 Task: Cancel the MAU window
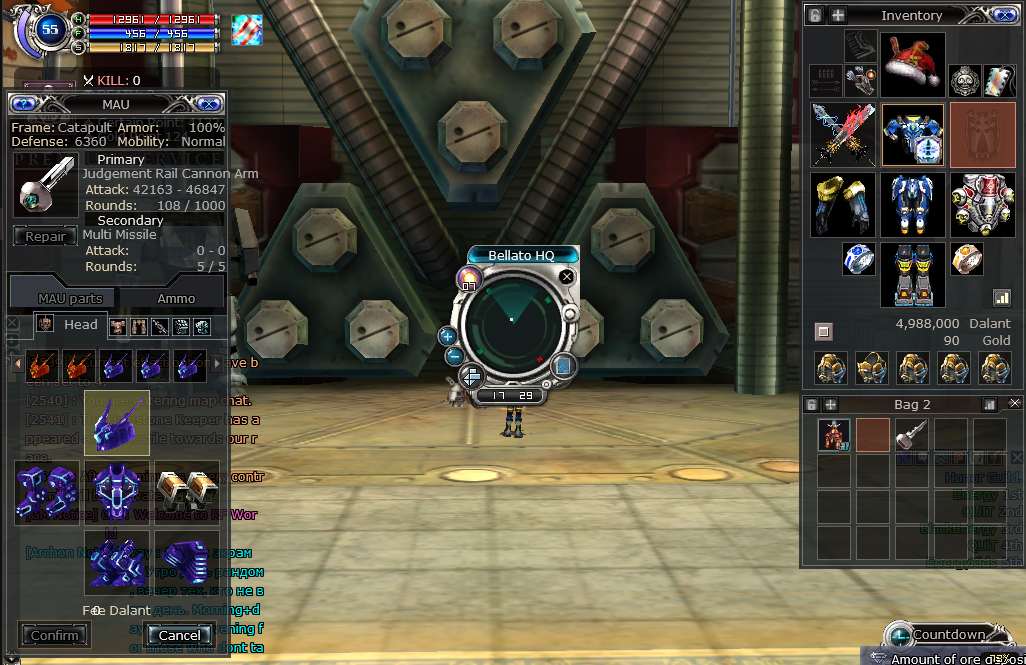click(x=179, y=635)
